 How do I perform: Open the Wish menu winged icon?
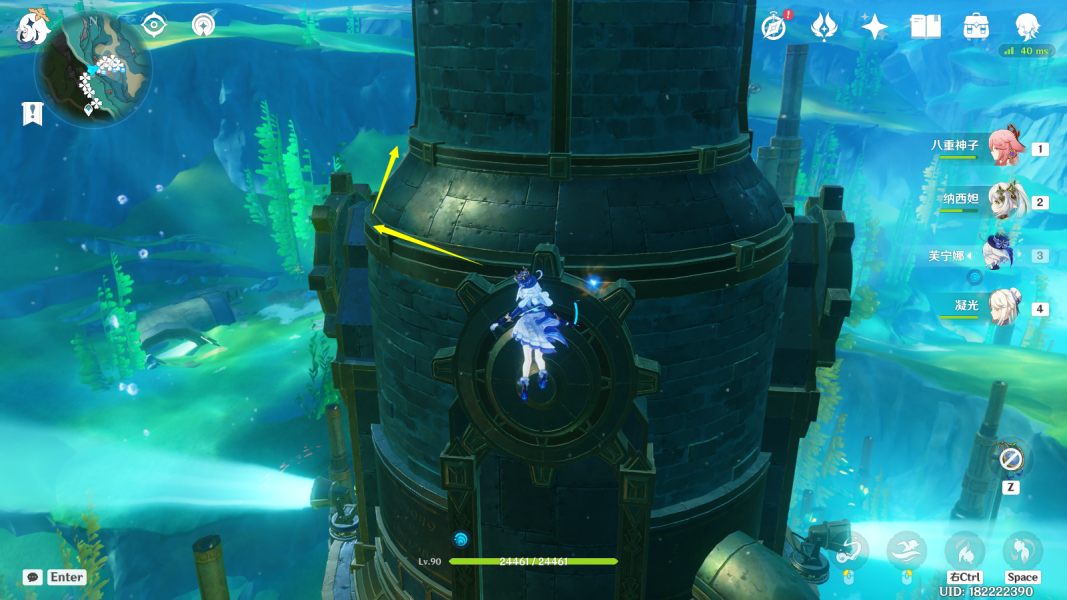click(x=824, y=27)
